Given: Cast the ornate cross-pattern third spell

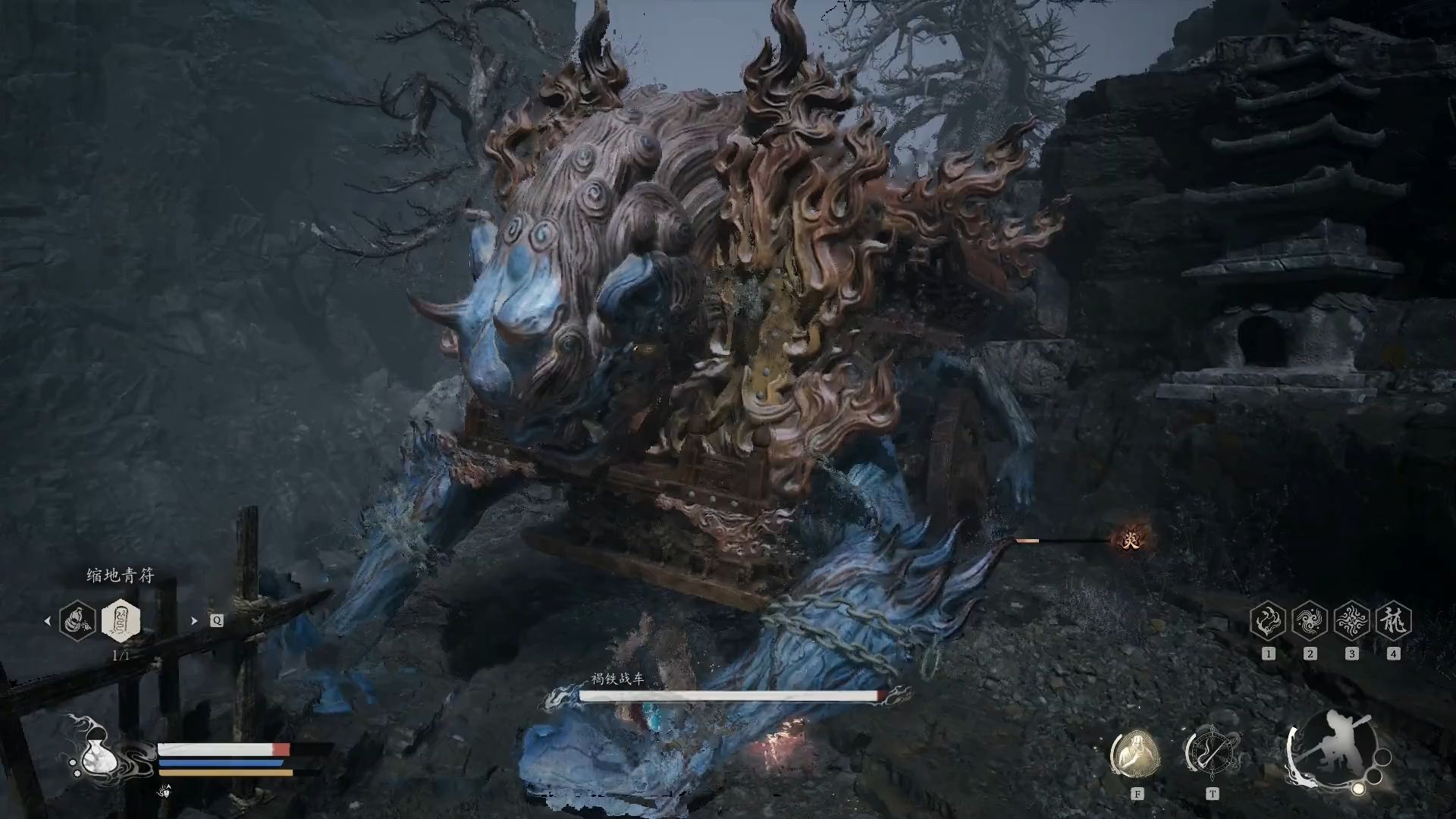Looking at the screenshot, I should (x=1351, y=621).
